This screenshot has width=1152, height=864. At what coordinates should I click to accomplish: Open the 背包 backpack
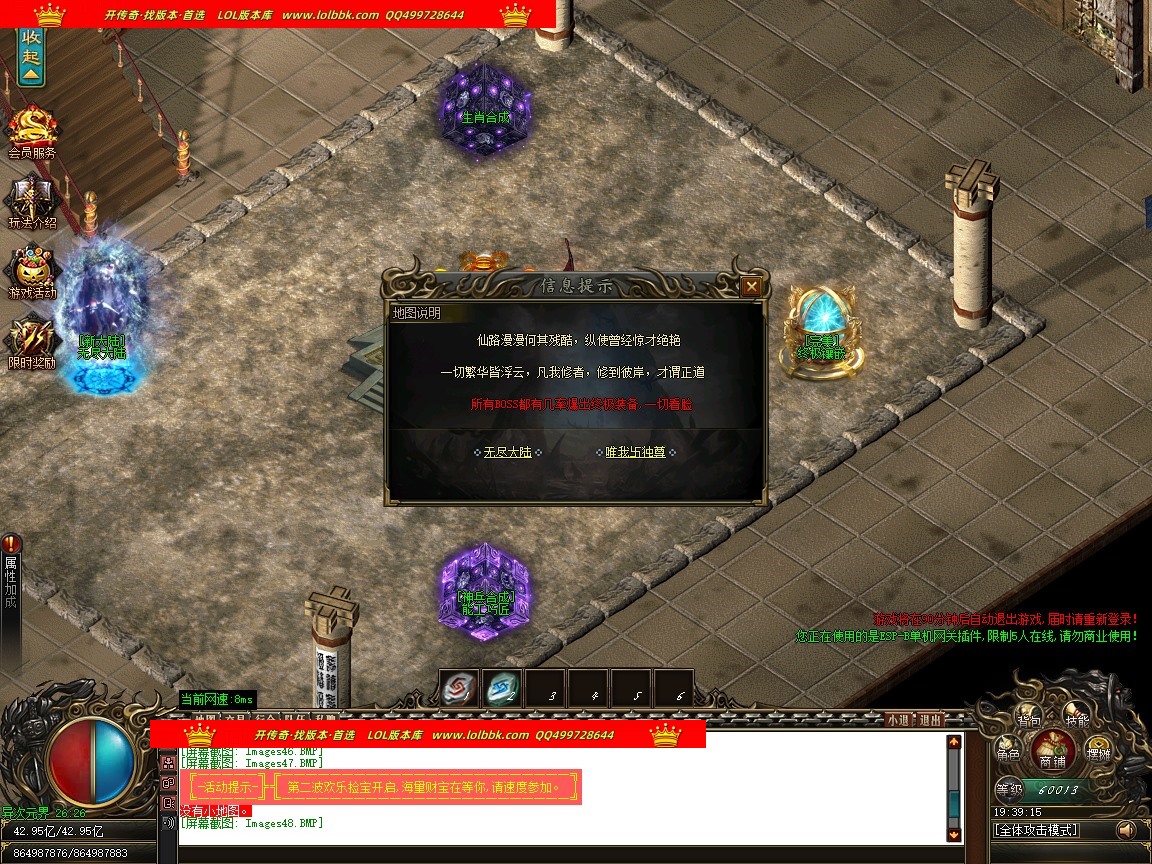[1030, 718]
